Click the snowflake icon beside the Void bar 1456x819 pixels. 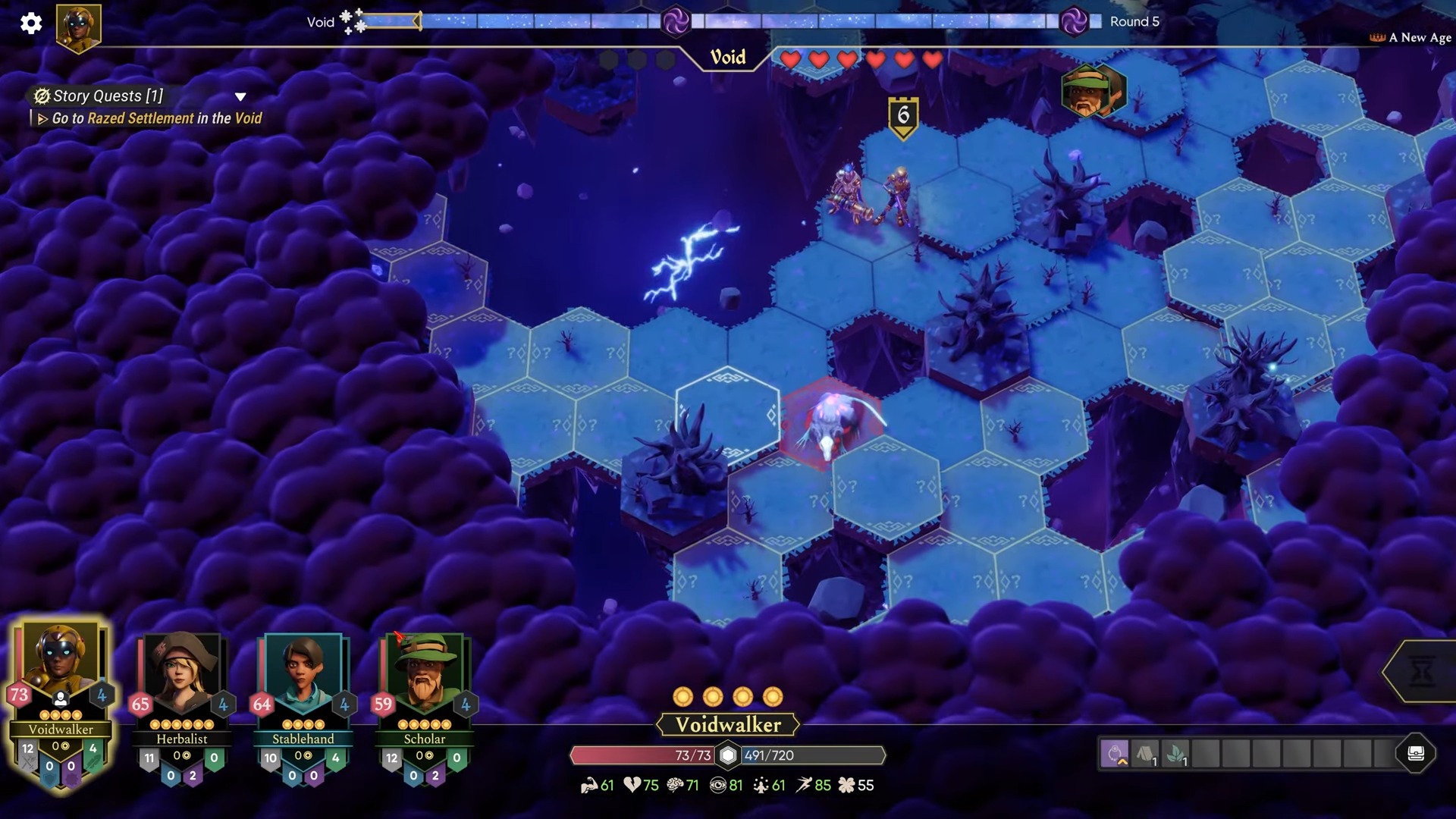[x=347, y=17]
